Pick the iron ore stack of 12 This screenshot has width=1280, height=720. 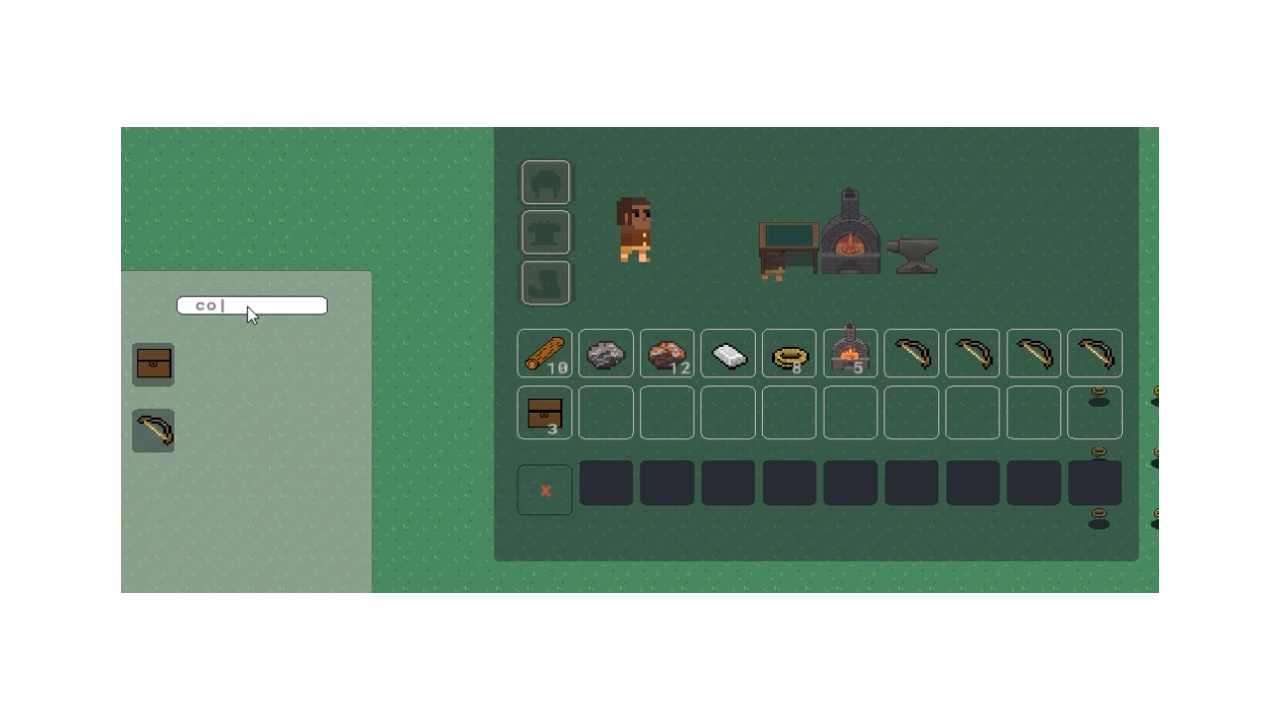[667, 353]
